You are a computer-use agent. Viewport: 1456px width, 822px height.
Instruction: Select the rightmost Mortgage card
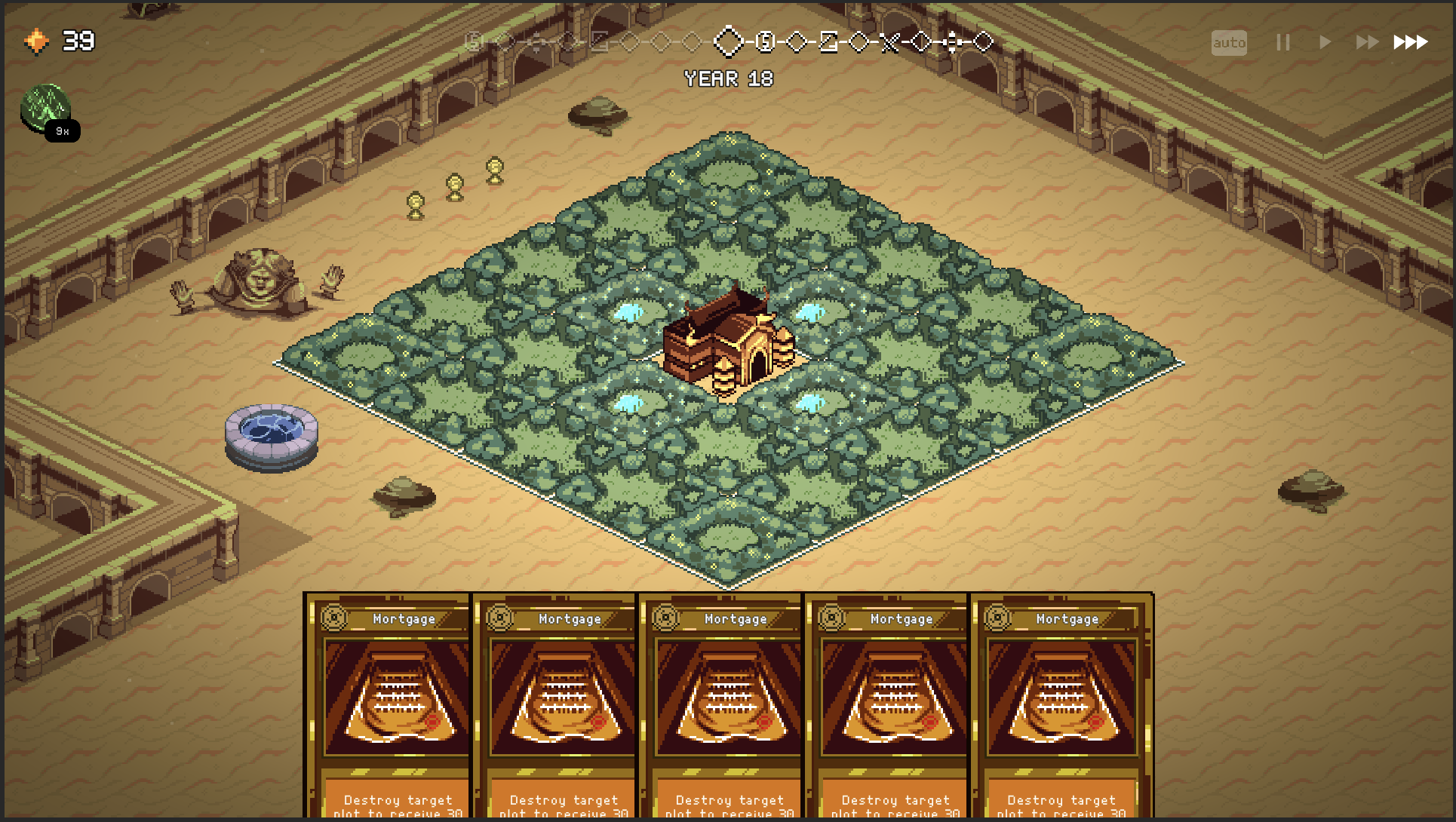tap(1062, 701)
